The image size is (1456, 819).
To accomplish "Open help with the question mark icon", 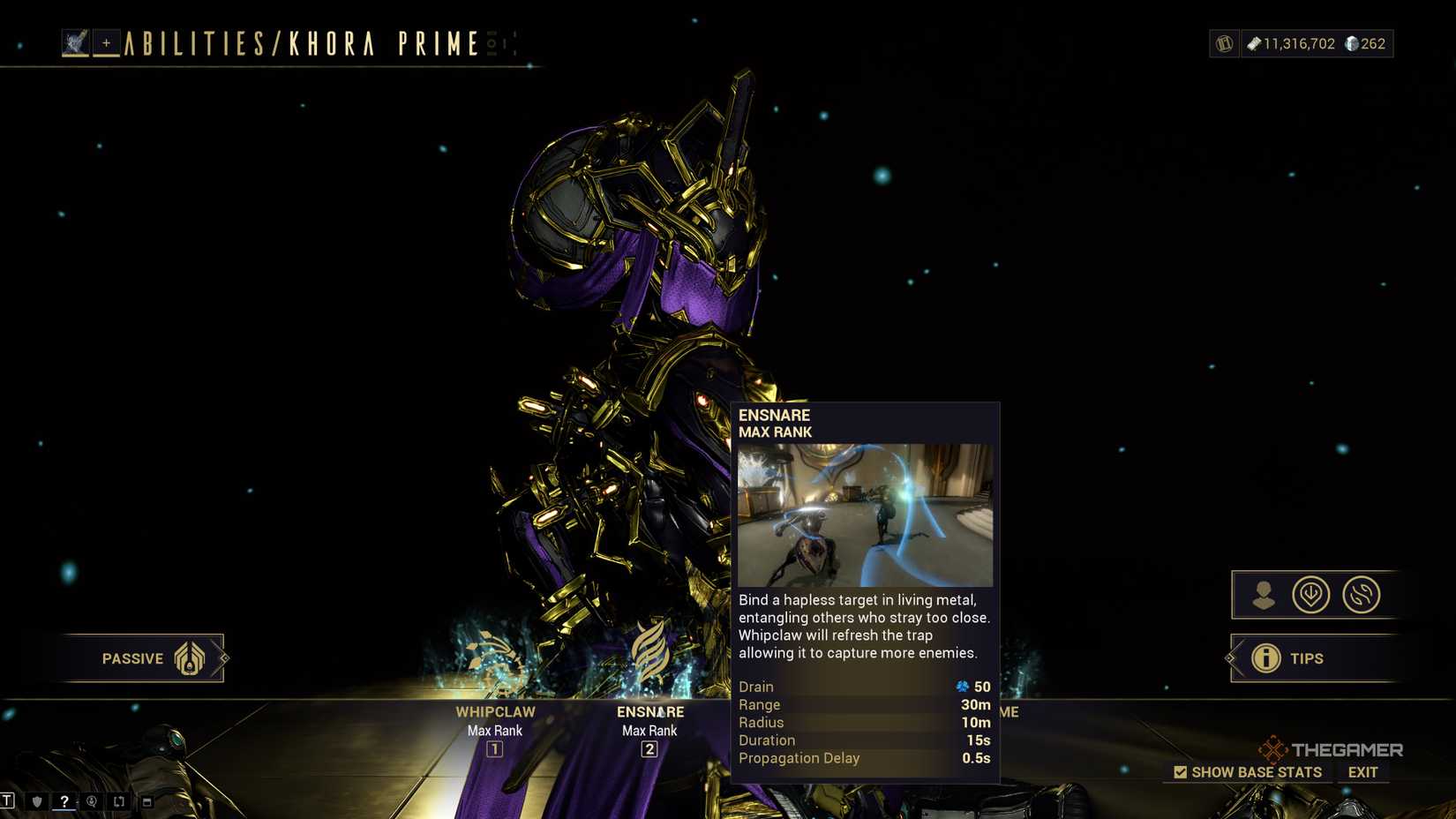I will [x=64, y=801].
